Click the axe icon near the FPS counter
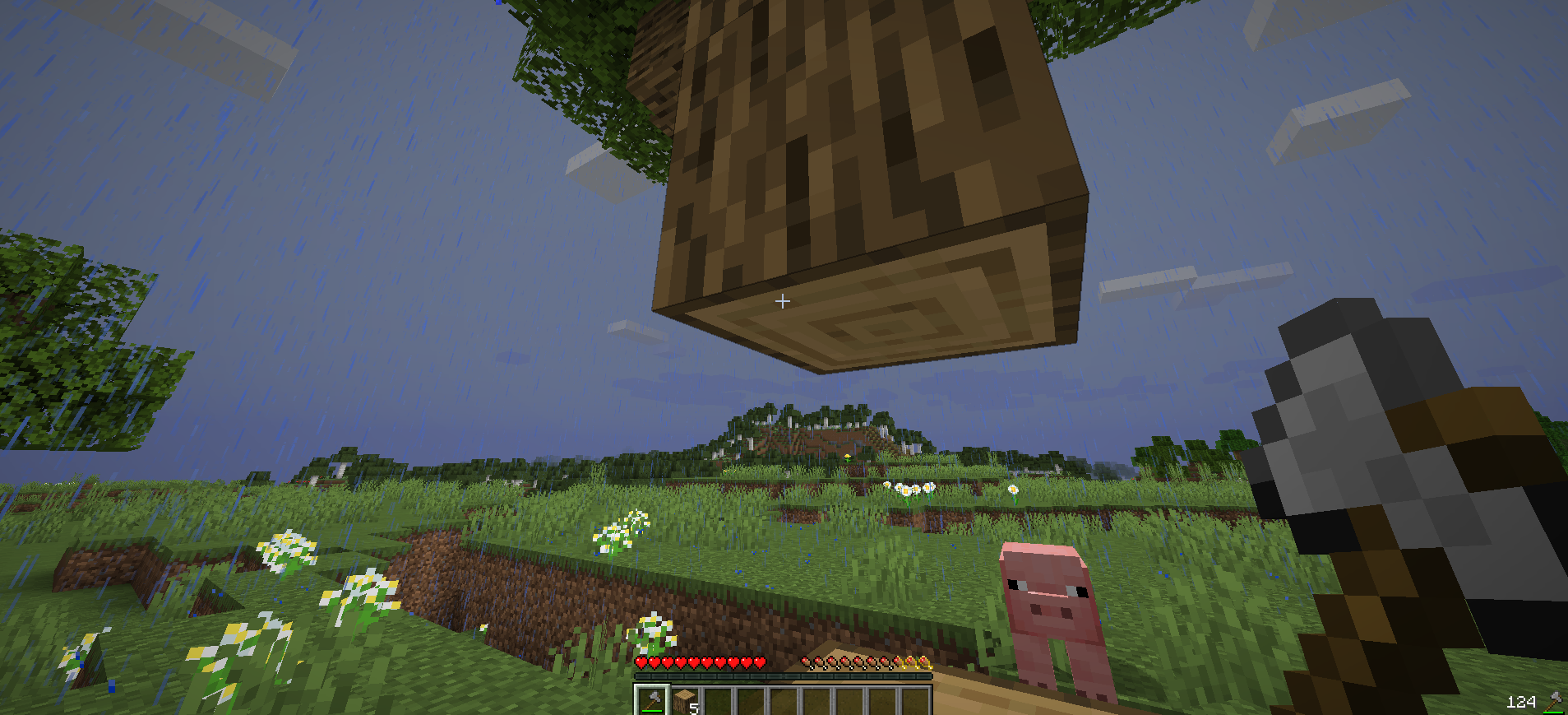 [1554, 699]
